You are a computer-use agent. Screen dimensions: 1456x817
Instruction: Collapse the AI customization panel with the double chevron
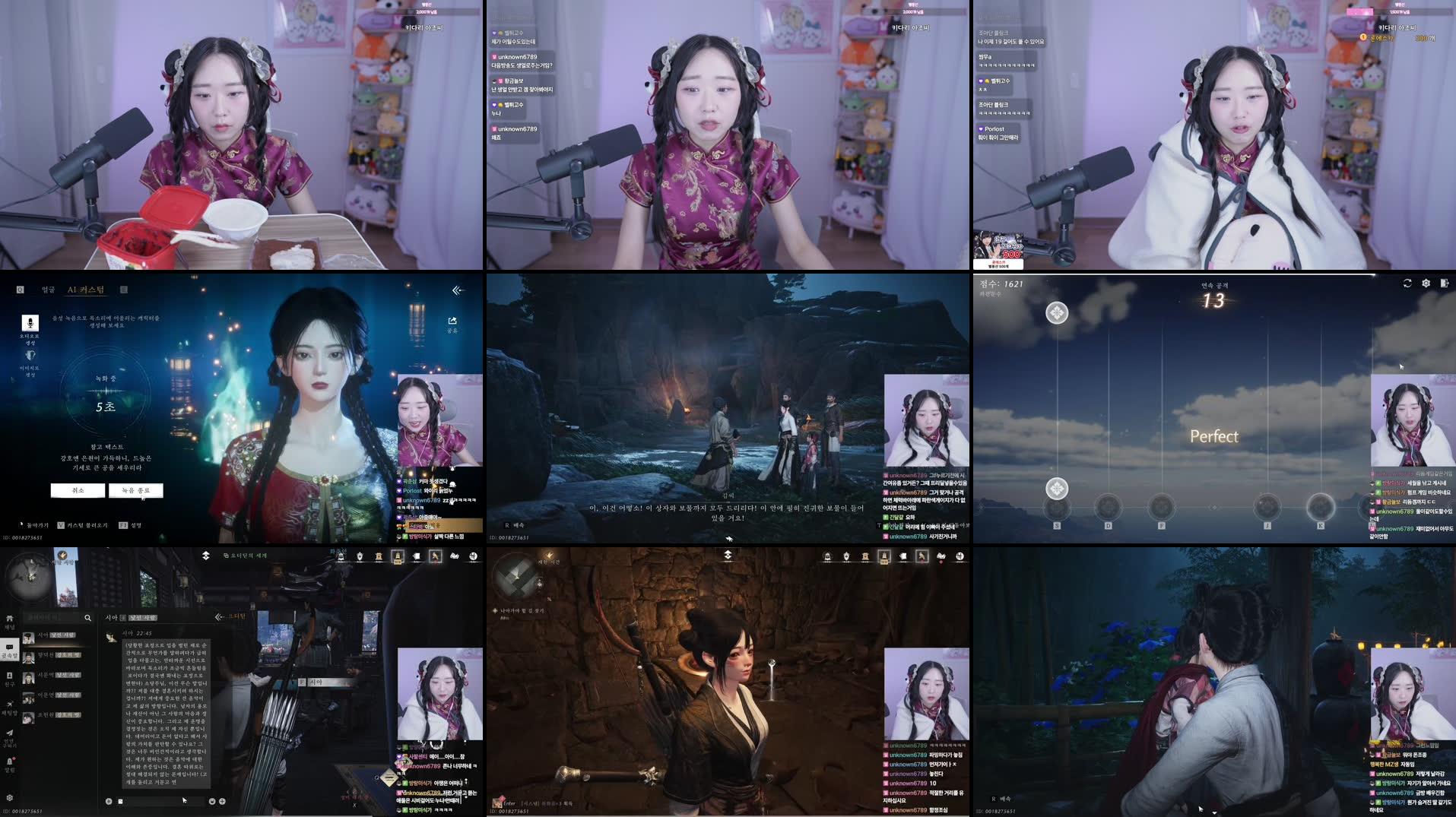pyautogui.click(x=457, y=290)
